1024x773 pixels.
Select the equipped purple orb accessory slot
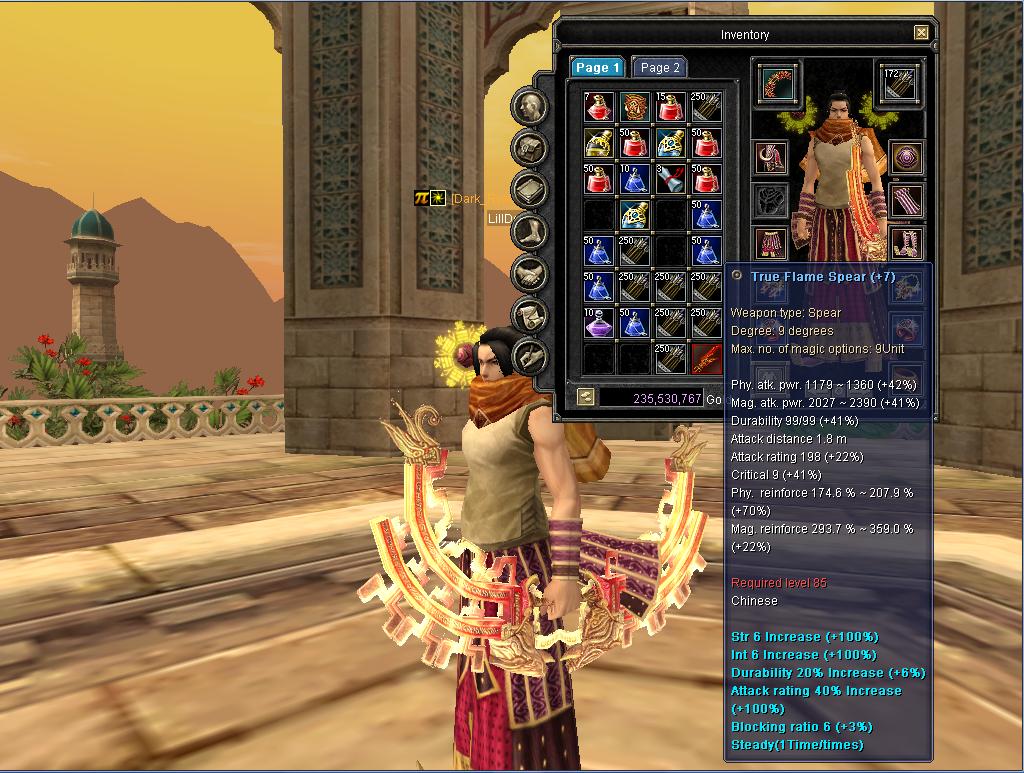point(906,158)
